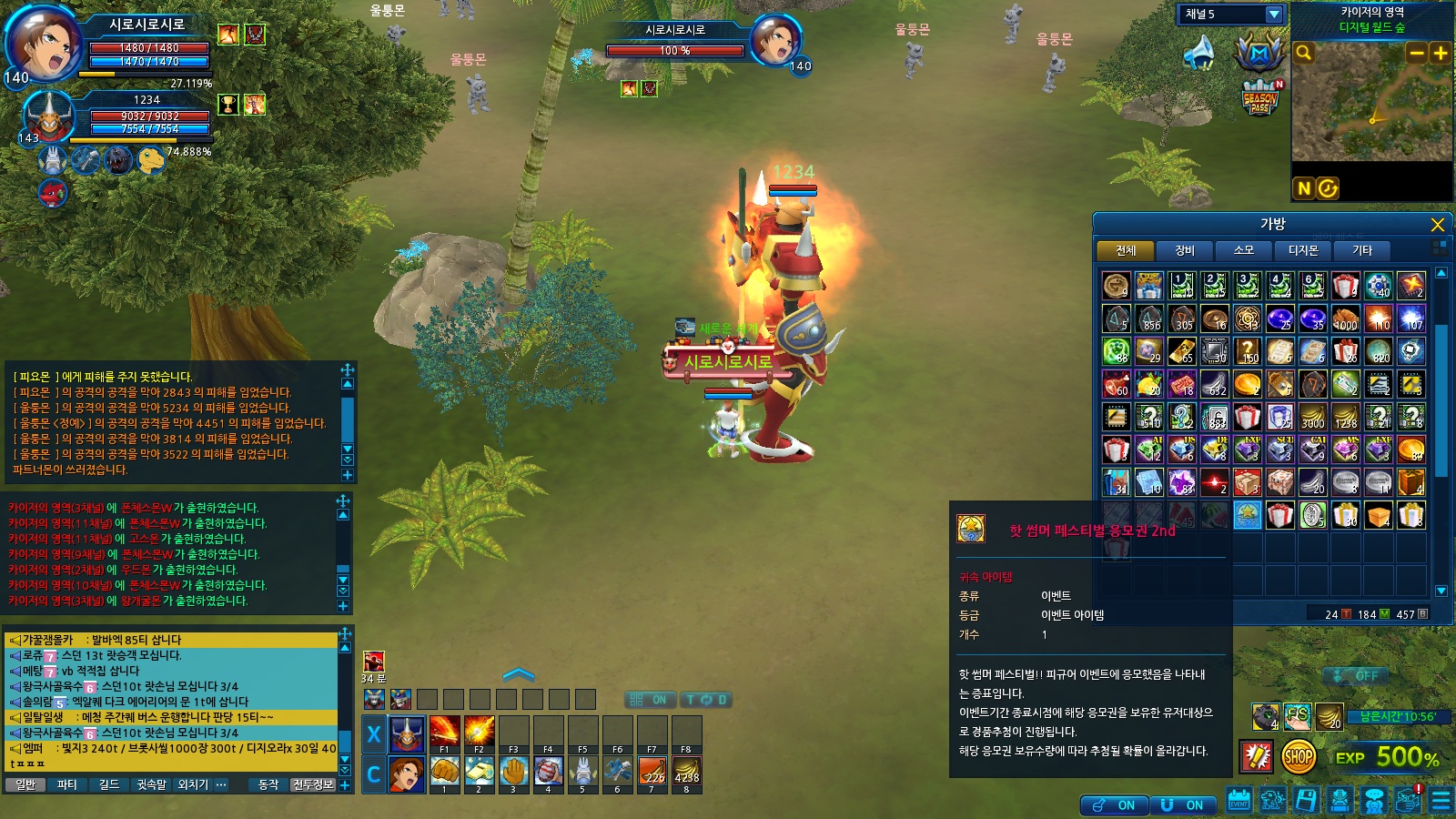Open the 소모 consumables tab
This screenshot has width=1456, height=819.
point(1243,250)
